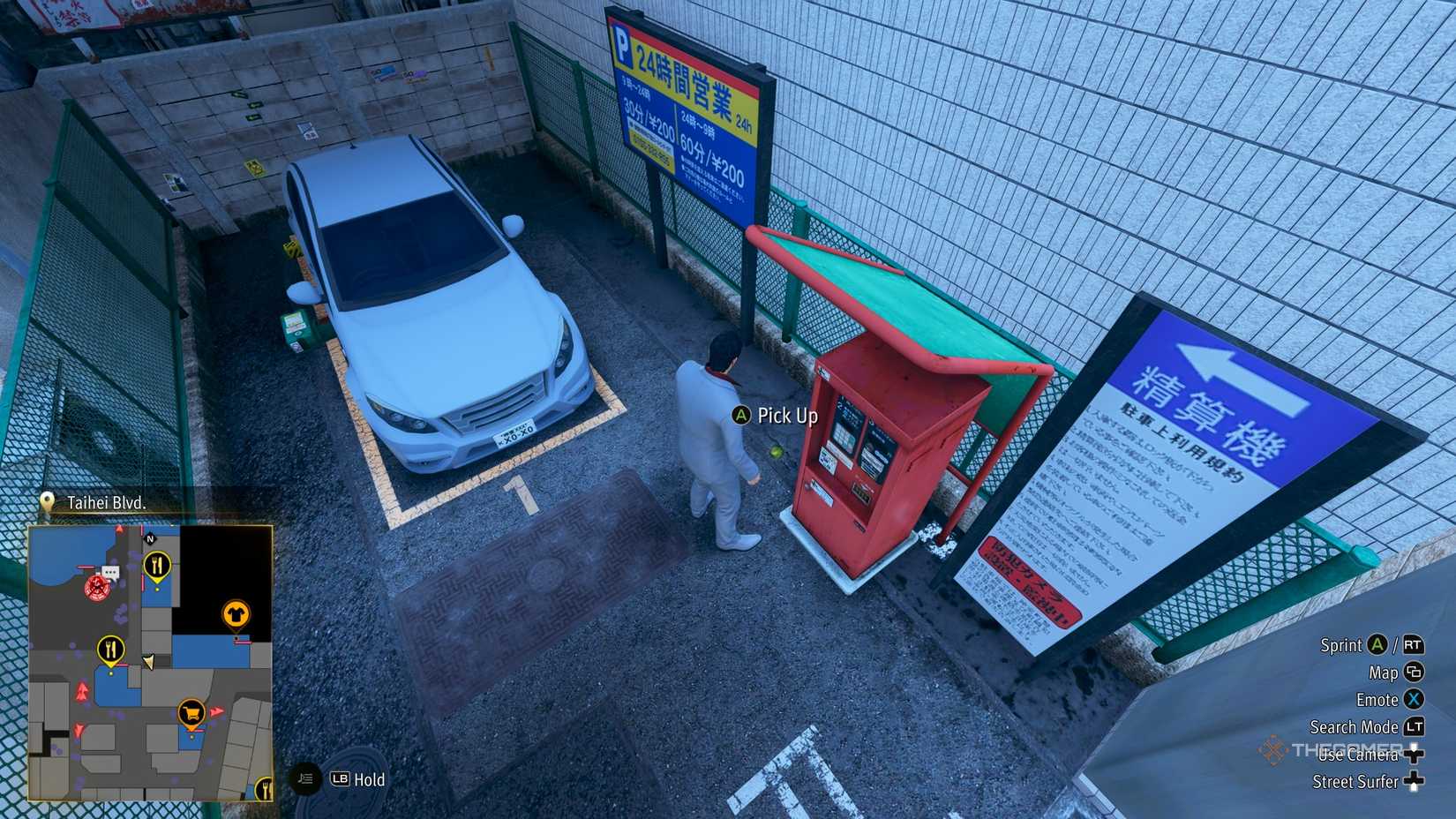Enable Street Surfer with its d-pad icon

coord(1413,781)
